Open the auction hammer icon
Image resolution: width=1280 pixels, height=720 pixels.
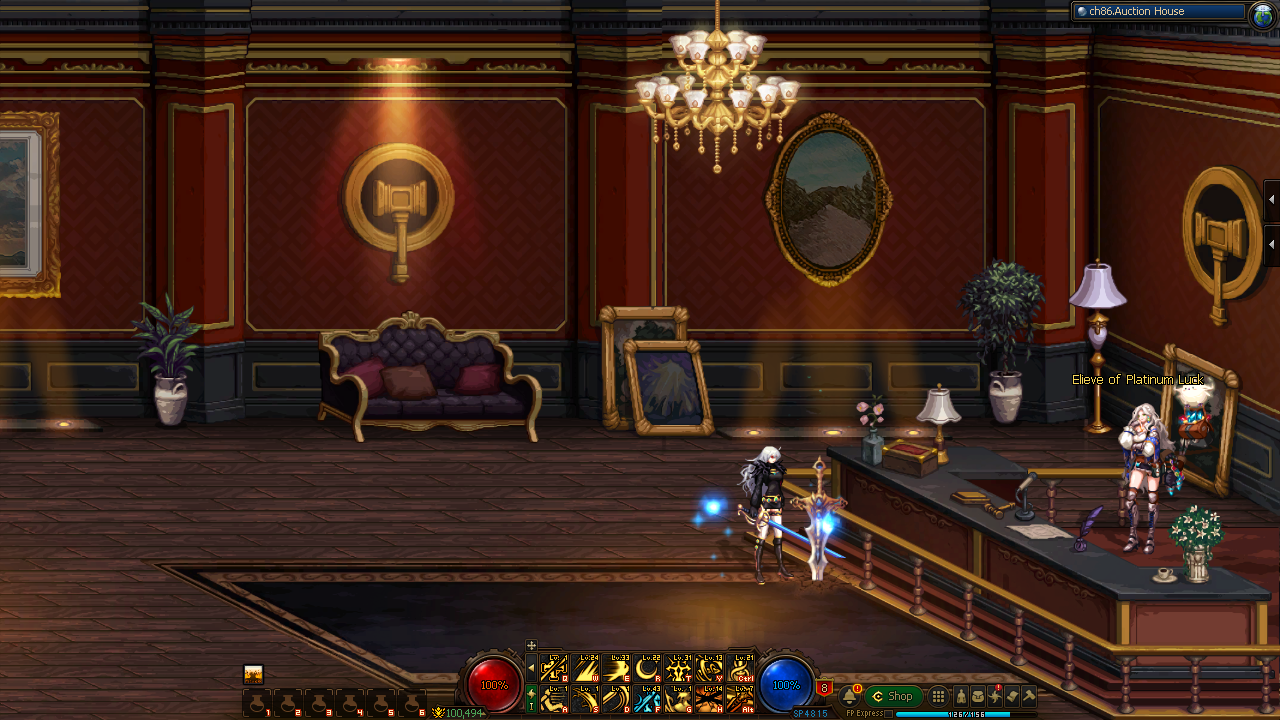[1029, 696]
